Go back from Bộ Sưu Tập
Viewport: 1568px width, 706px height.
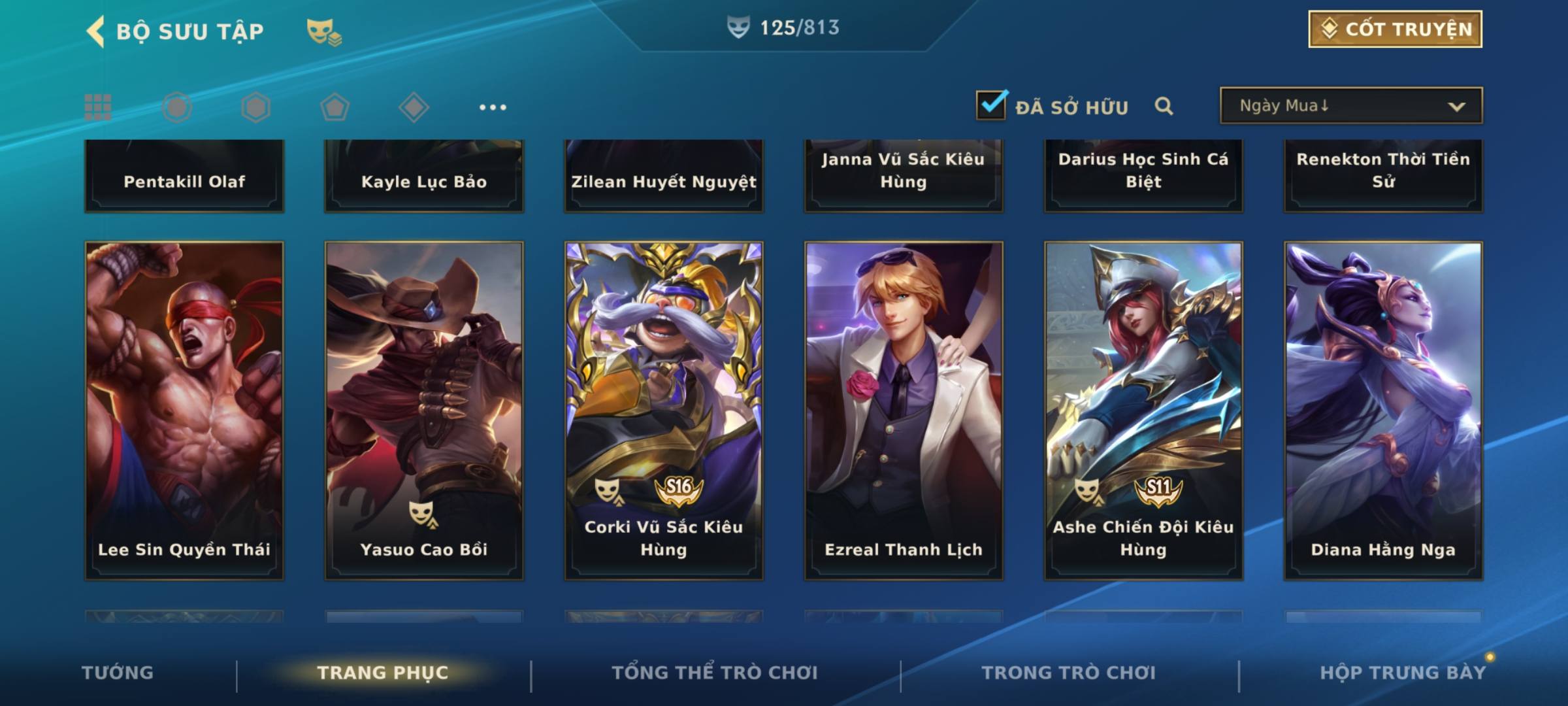point(96,31)
